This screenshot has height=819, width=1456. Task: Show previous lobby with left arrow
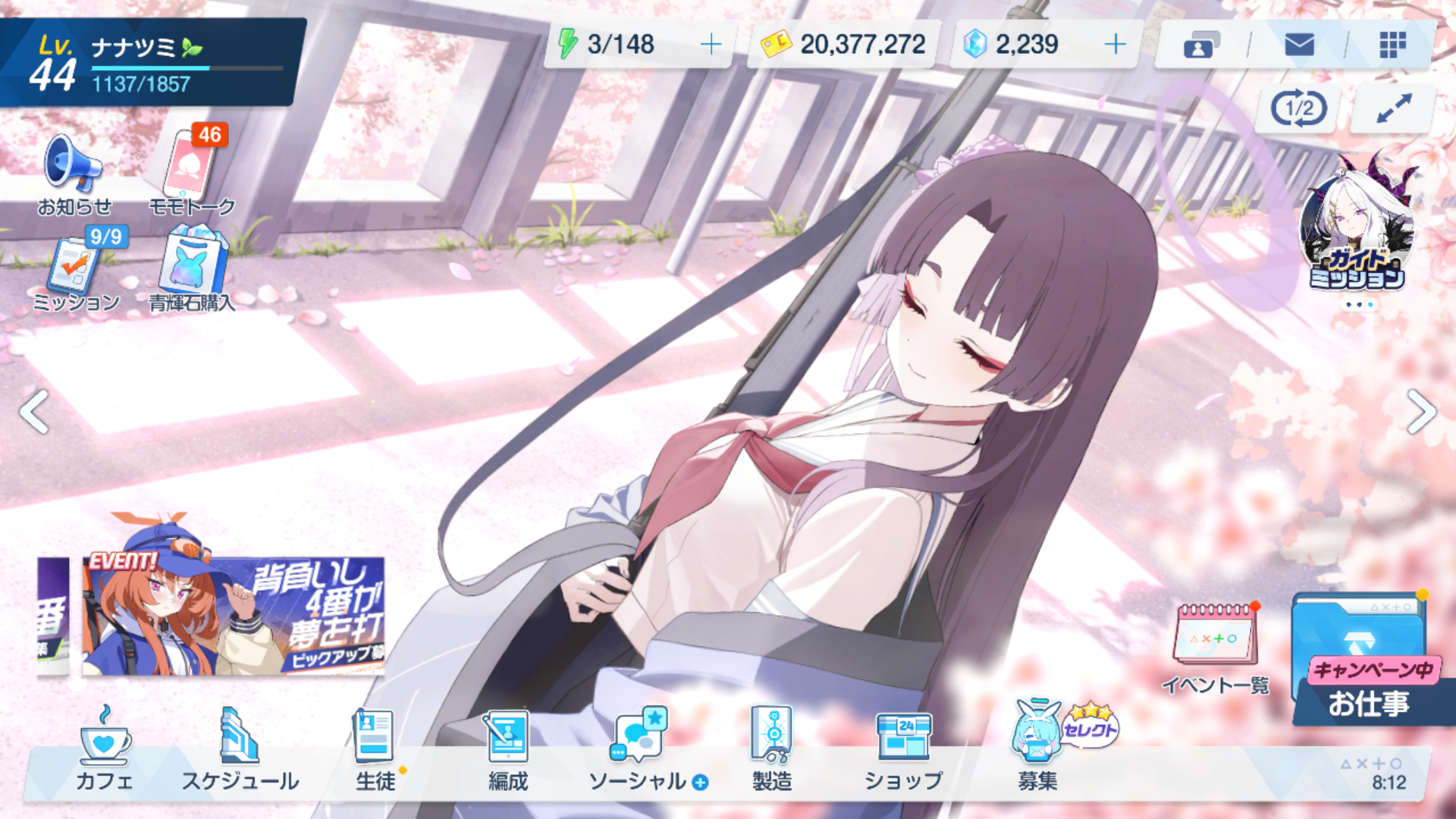35,412
